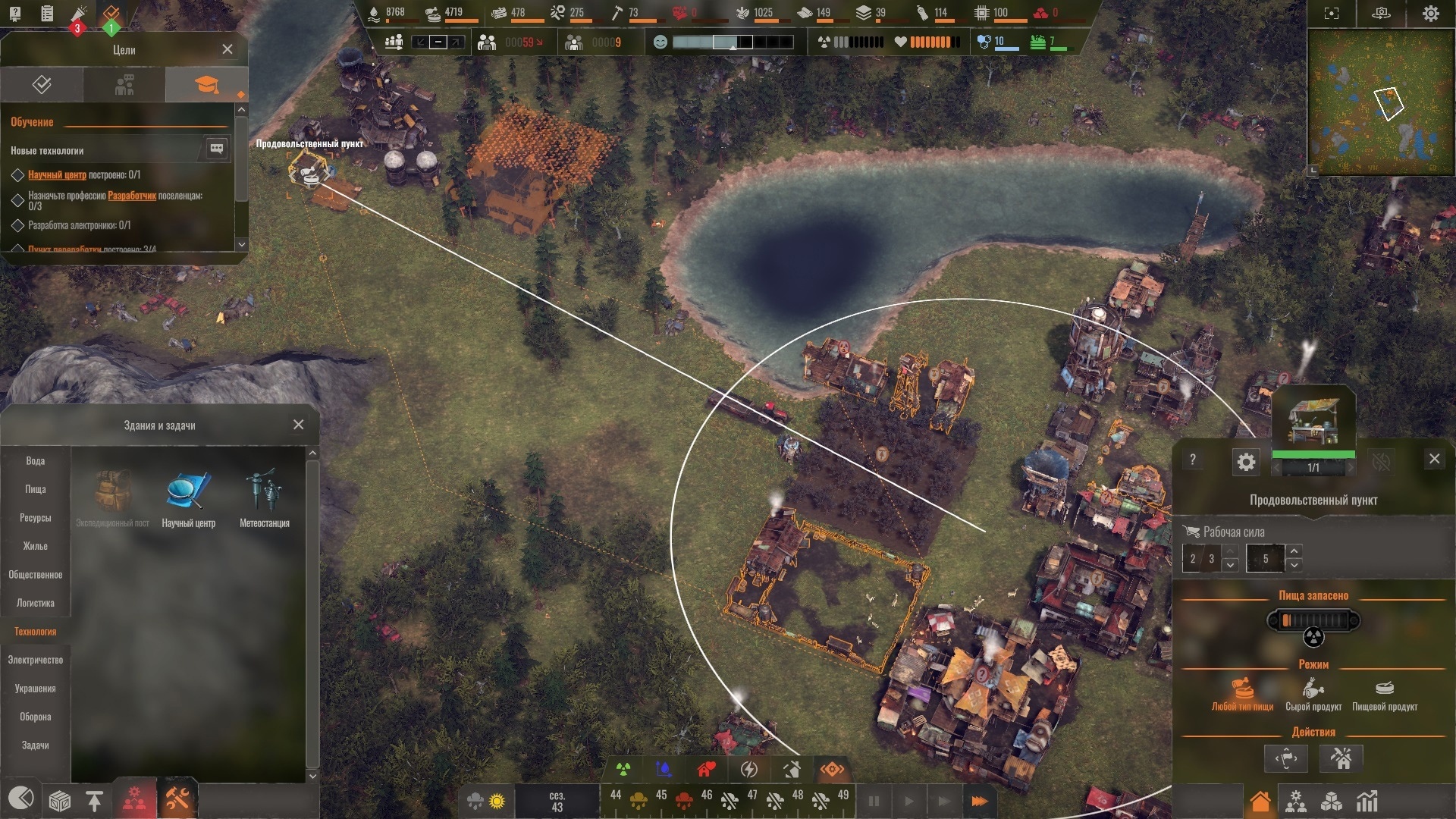1456x819 pixels.
Task: Switch to the Оборона category
Action: tap(36, 717)
